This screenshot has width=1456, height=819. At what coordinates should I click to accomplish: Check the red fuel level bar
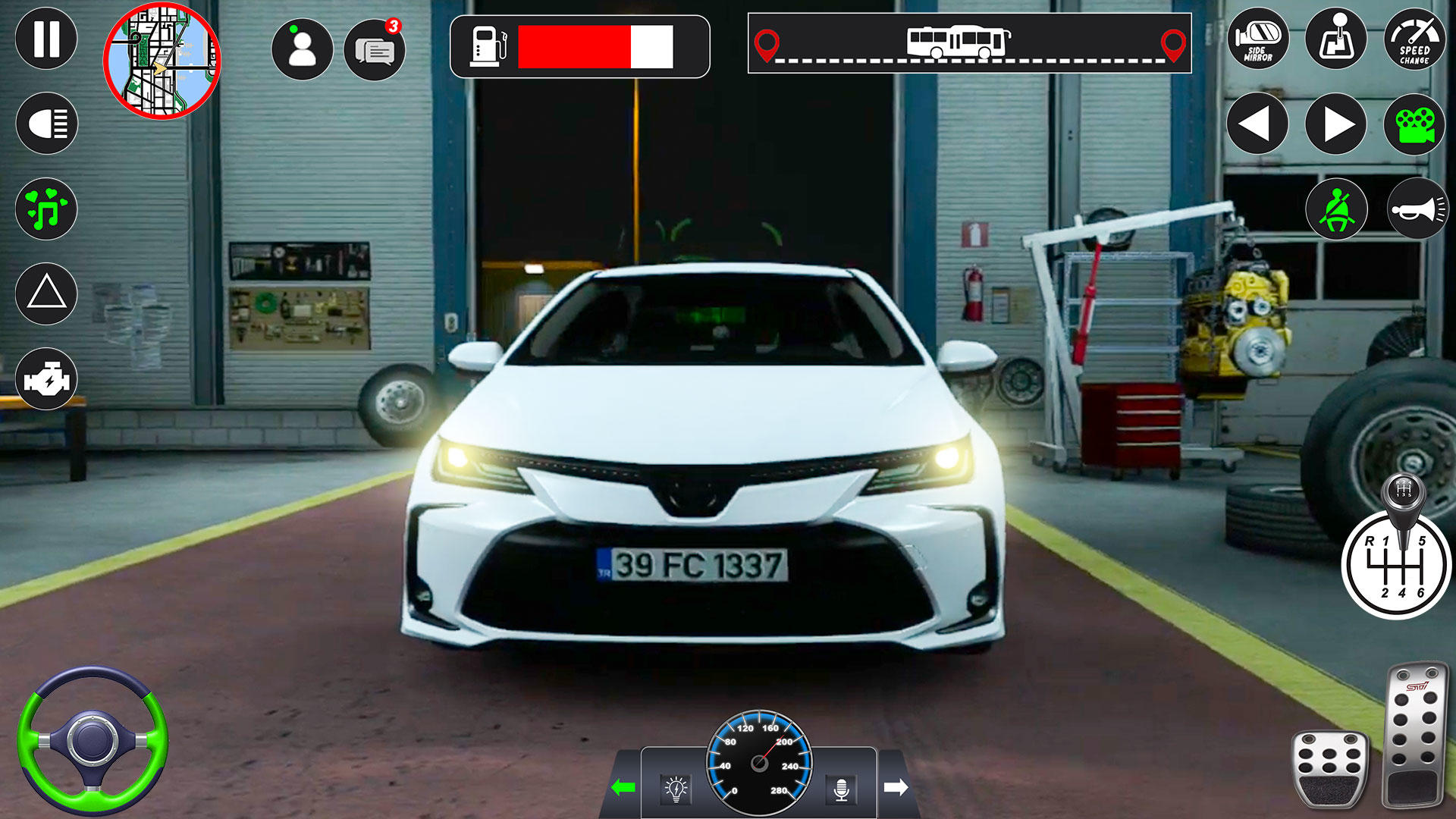click(584, 47)
